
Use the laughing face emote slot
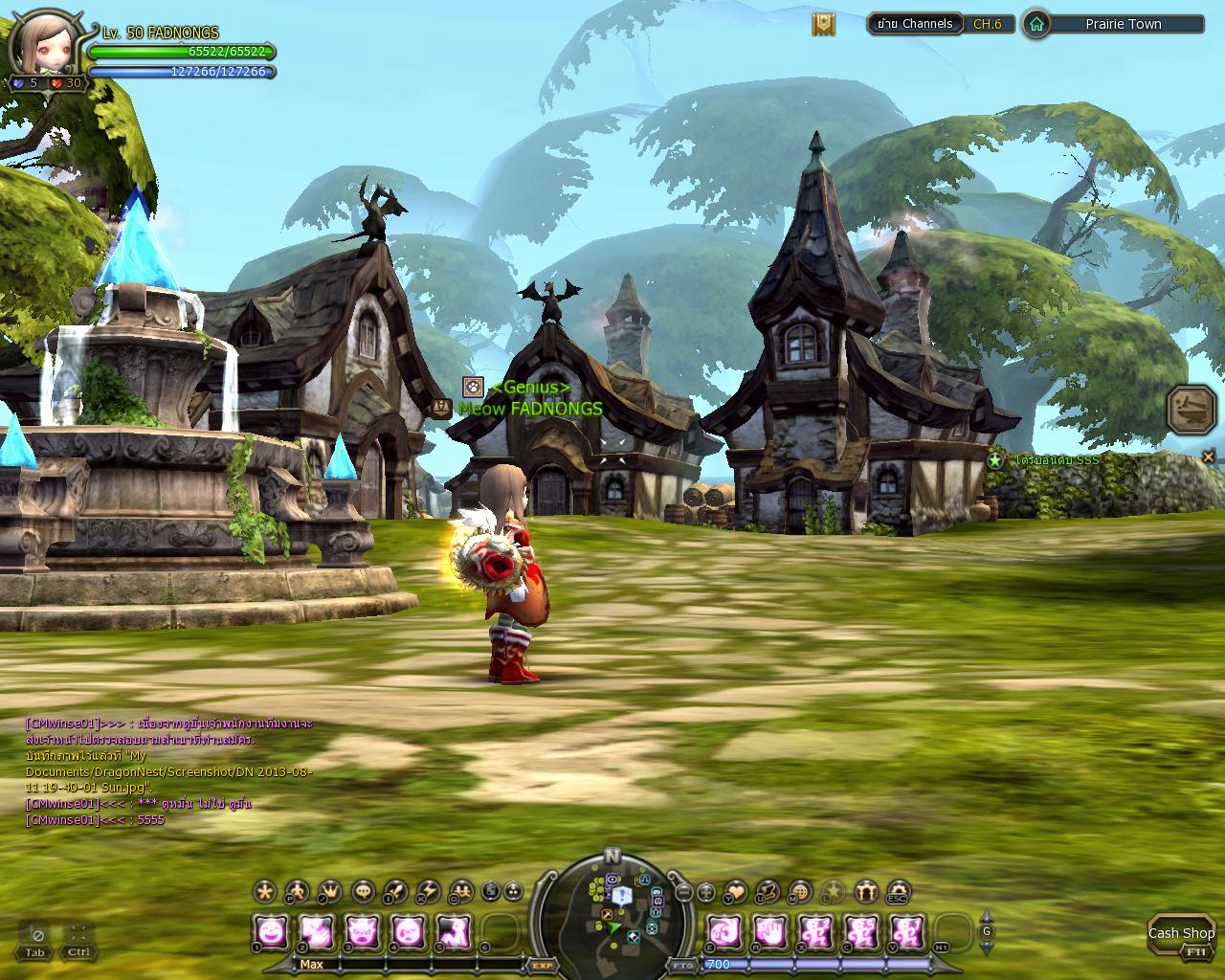(271, 930)
